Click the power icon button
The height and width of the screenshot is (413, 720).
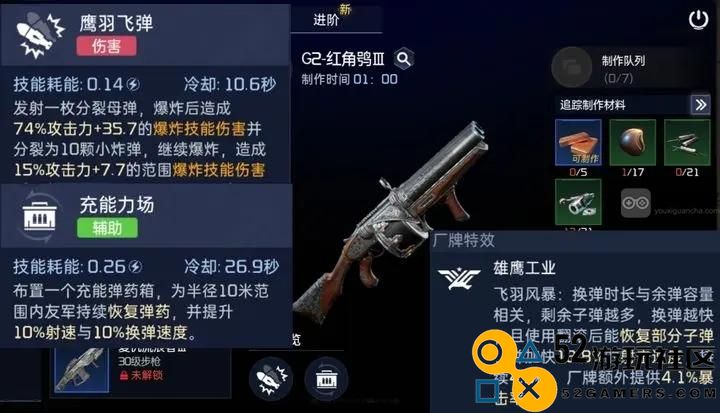coord(699,19)
